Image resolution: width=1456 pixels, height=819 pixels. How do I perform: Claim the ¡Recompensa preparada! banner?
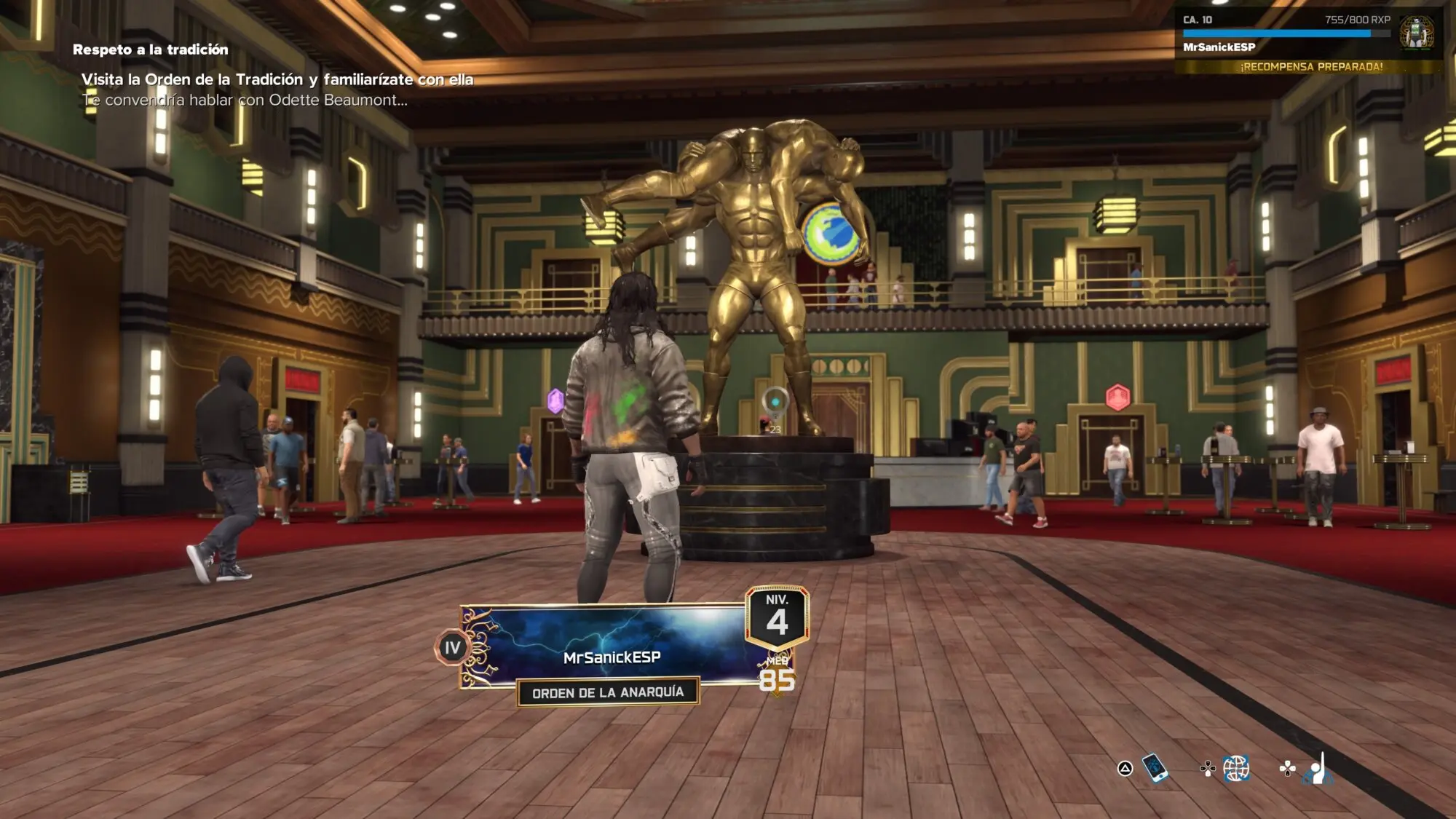1311,66
